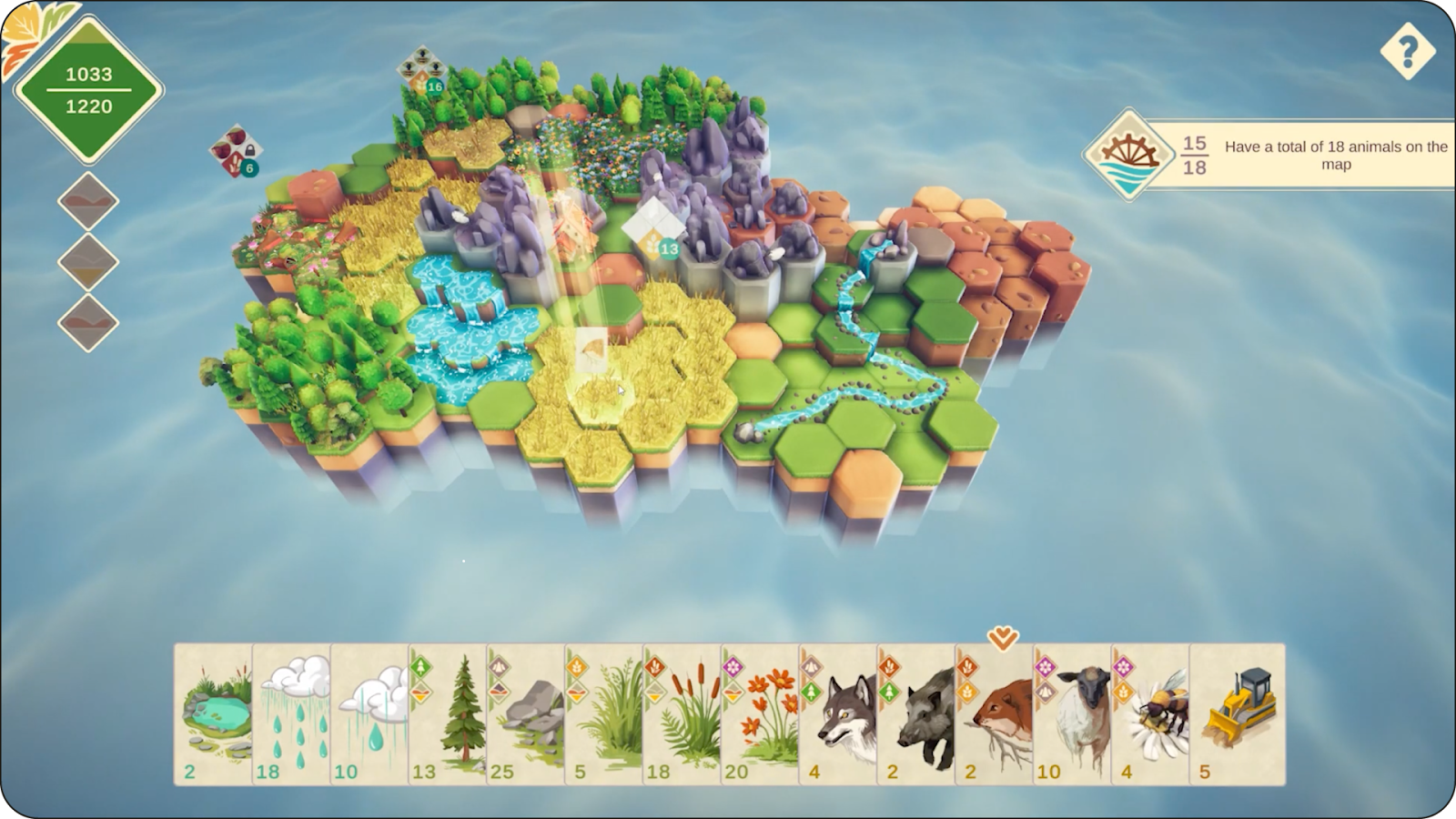Screen dimensions: 1456x819
Task: Select the wolf card
Action: click(839, 714)
